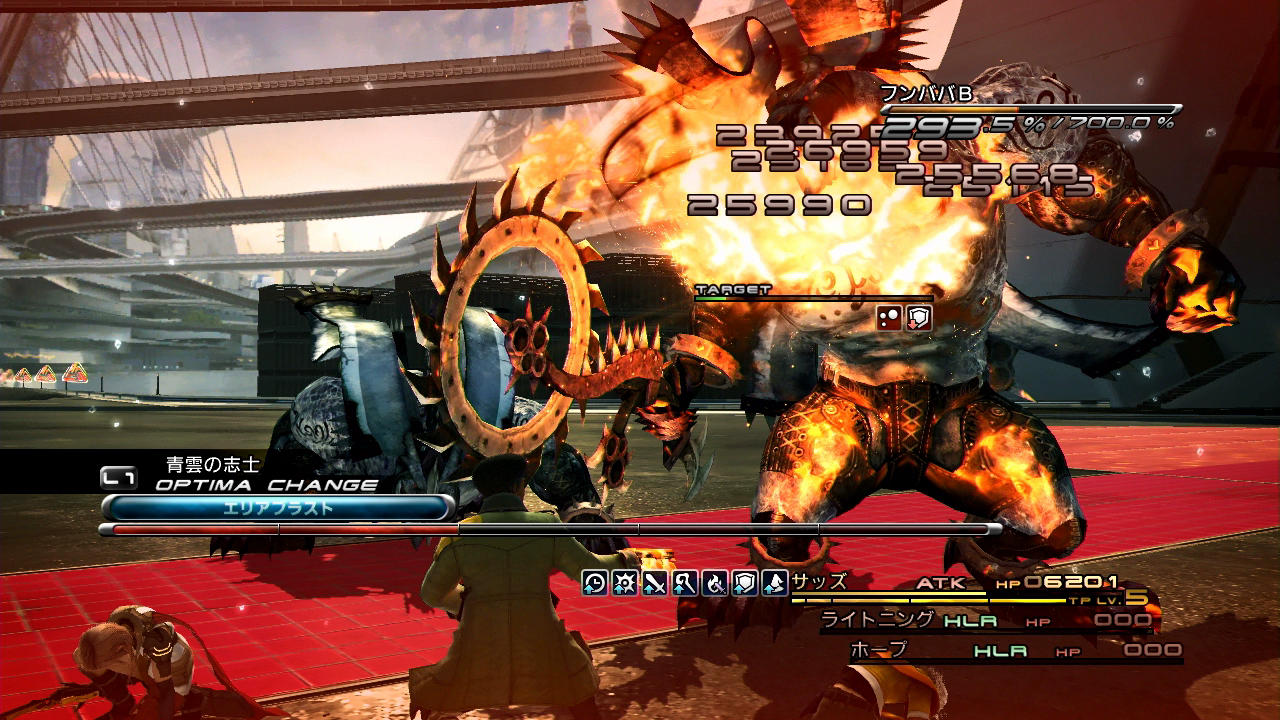Viewport: 1280px width, 720px height.
Task: Select the エリアブラスト command slot
Action: (277, 508)
